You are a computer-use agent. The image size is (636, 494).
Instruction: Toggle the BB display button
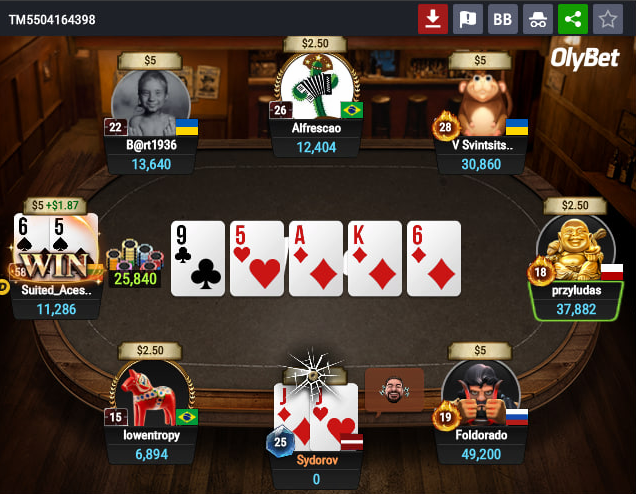coord(502,19)
